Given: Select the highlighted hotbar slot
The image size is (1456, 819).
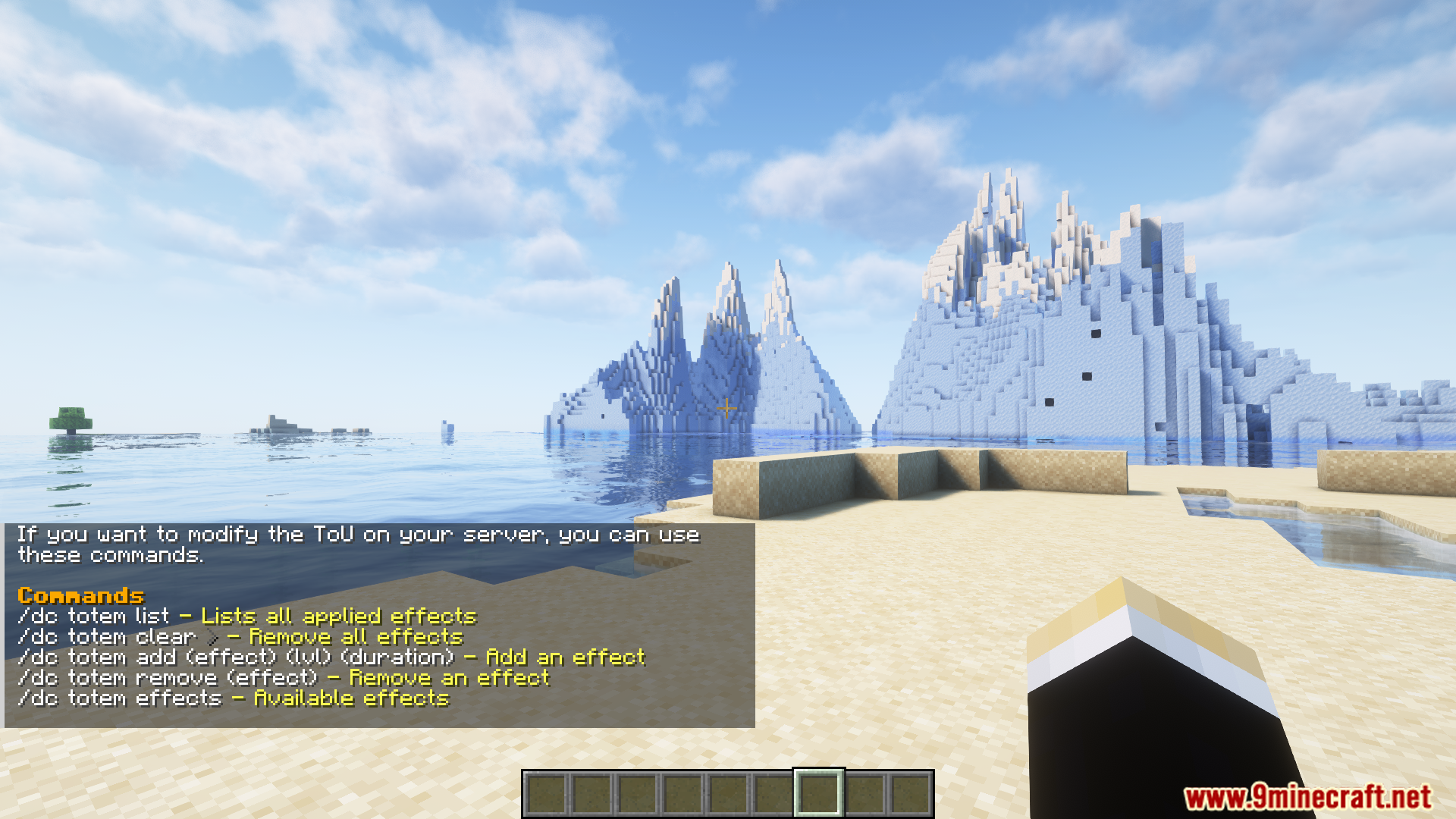Looking at the screenshot, I should pyautogui.click(x=818, y=793).
